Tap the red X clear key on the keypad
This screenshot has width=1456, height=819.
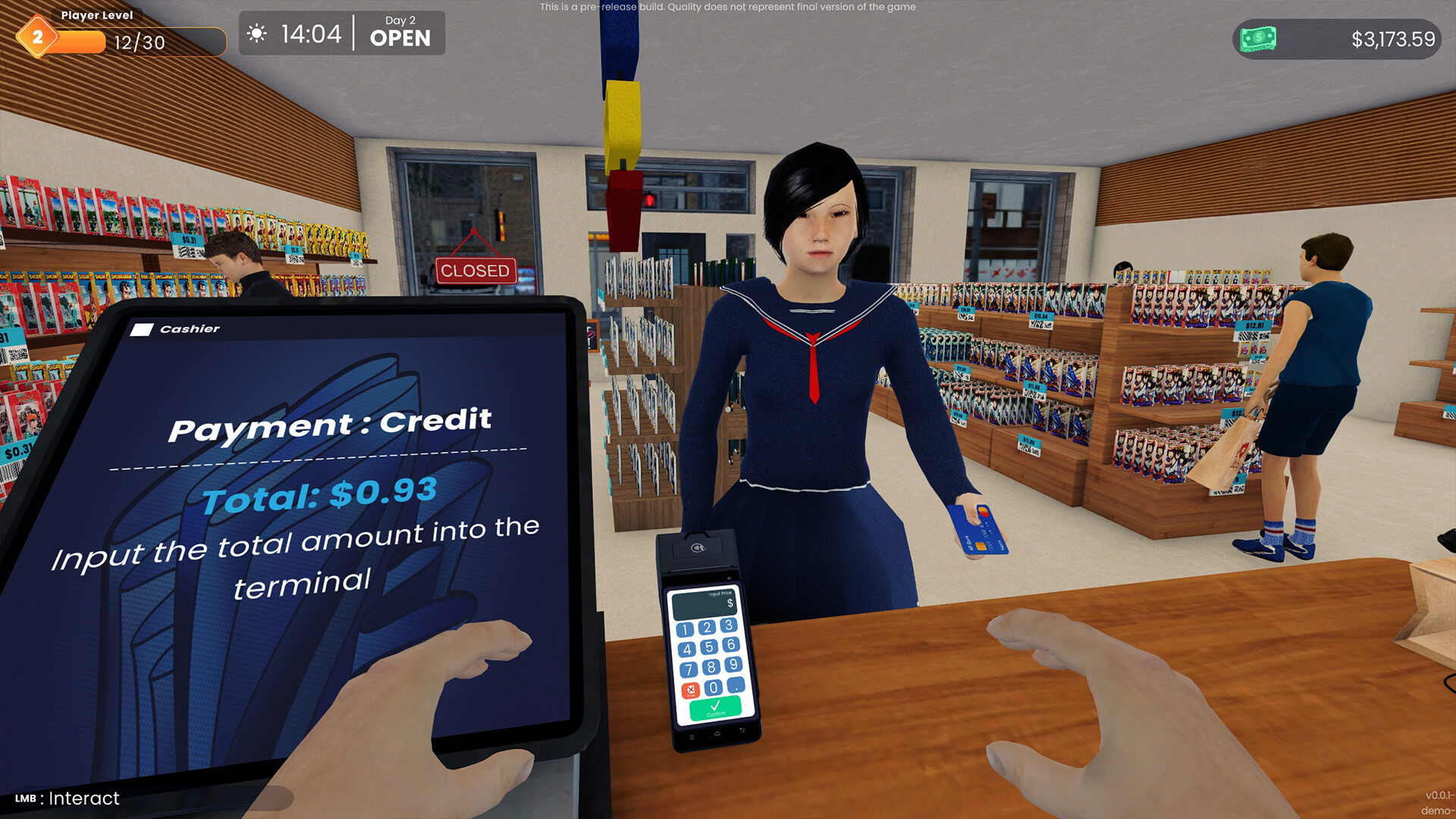coord(691,690)
